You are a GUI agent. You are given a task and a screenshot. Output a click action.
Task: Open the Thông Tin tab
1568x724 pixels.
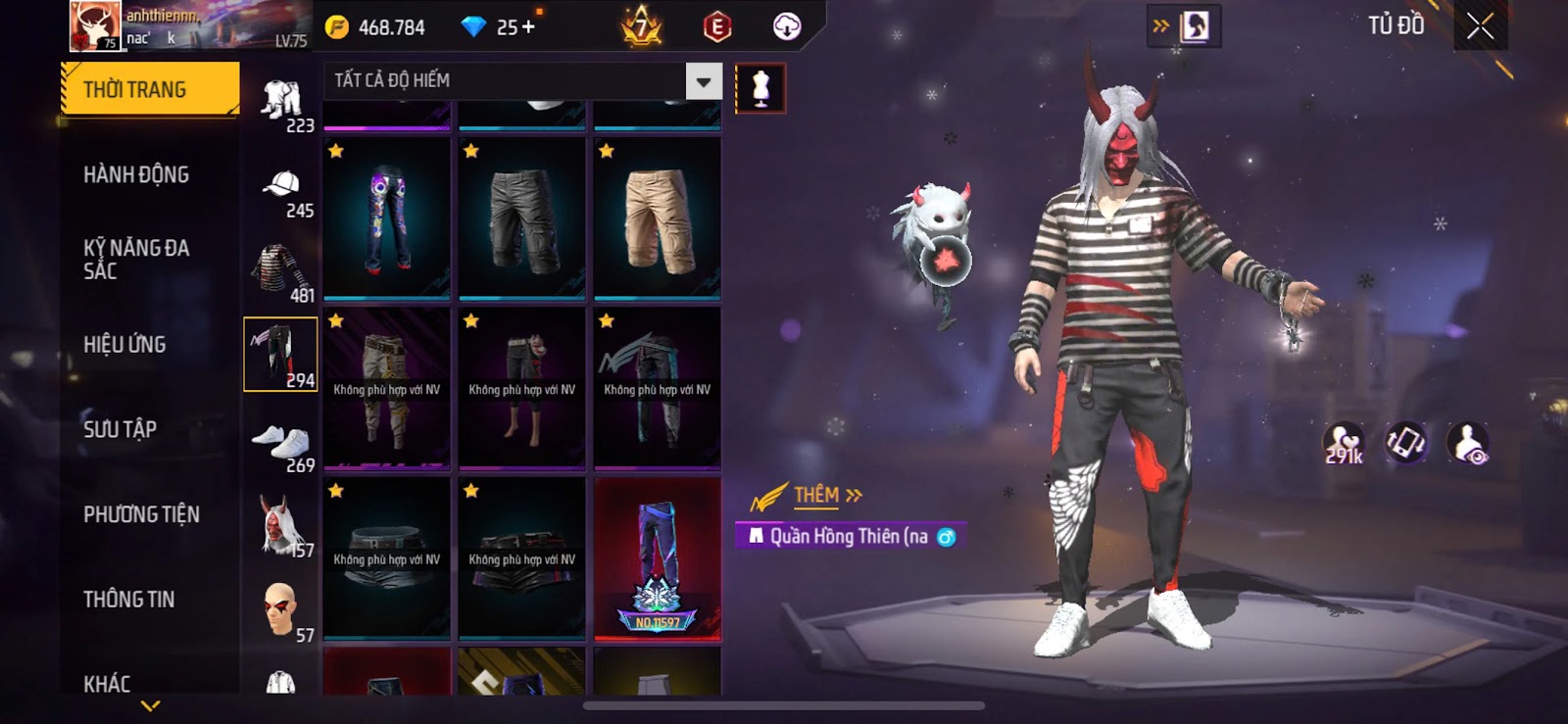(x=128, y=600)
